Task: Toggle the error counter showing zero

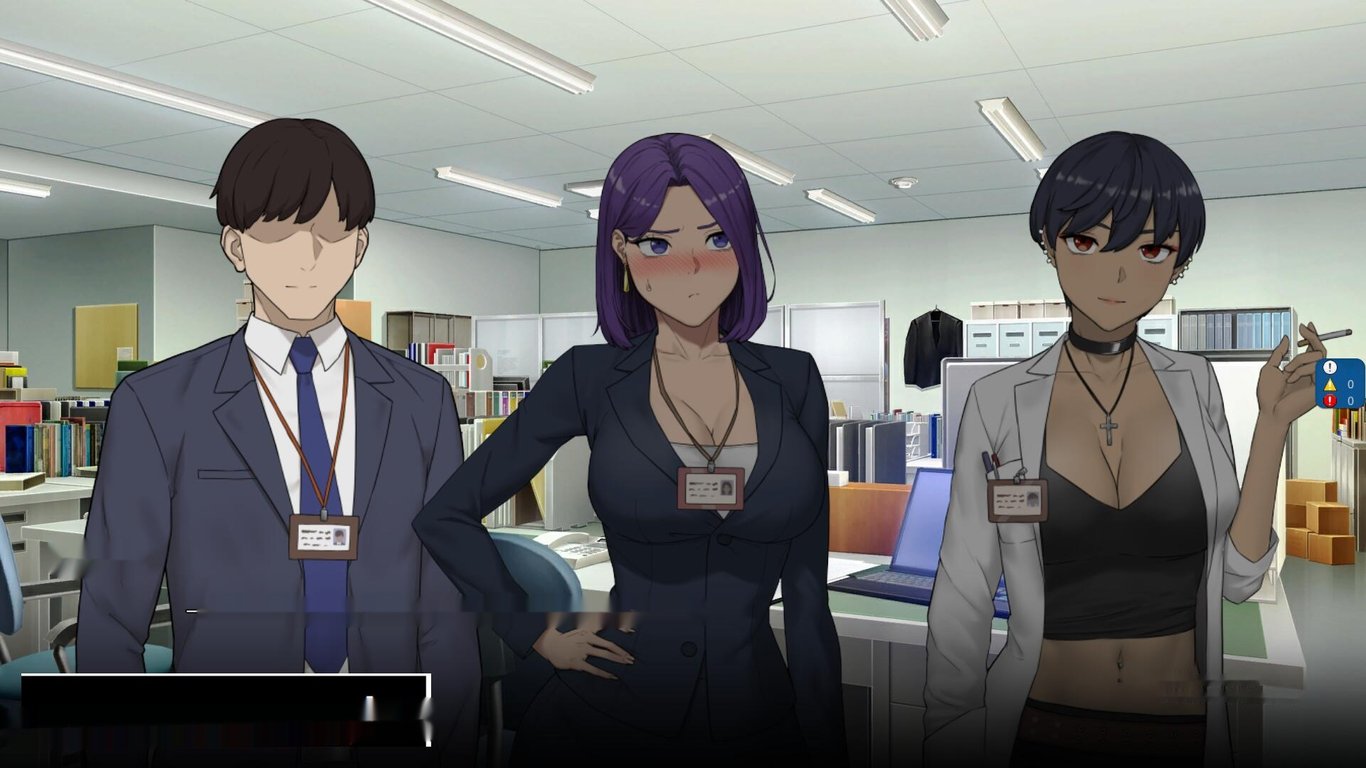Action: [x=1350, y=400]
